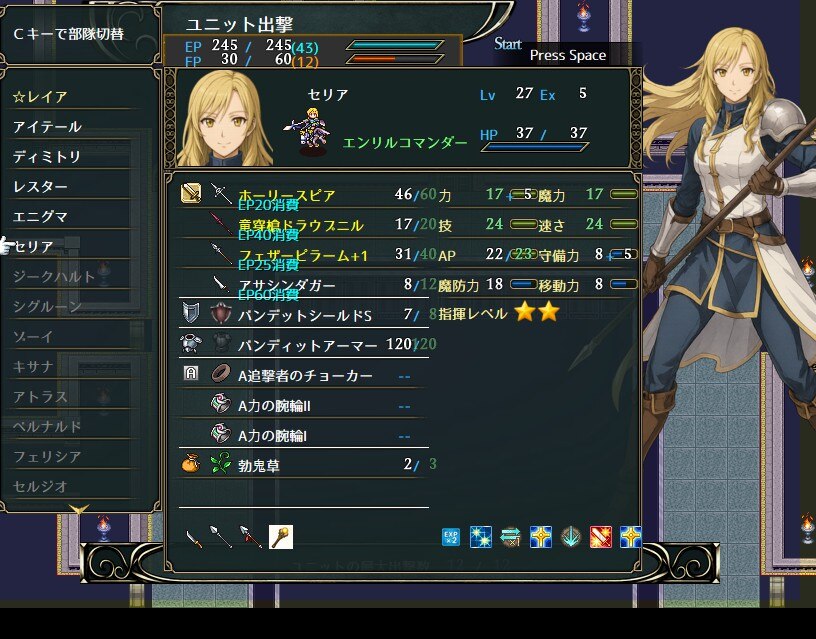Select the A追撃者のチョーカー accessory
The width and height of the screenshot is (816, 639).
pos(305,375)
